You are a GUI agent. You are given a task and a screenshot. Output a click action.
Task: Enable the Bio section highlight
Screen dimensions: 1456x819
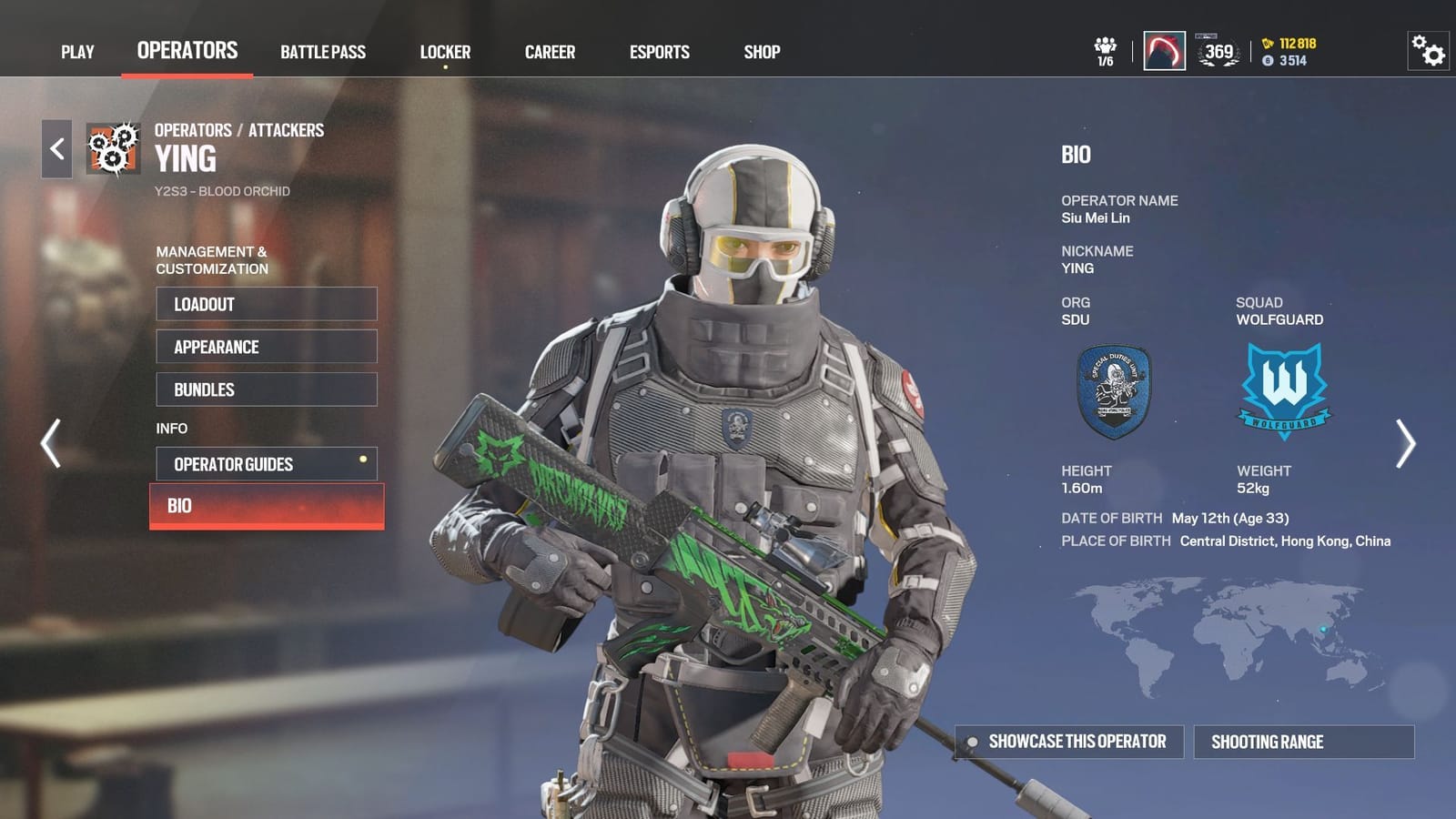(x=267, y=506)
